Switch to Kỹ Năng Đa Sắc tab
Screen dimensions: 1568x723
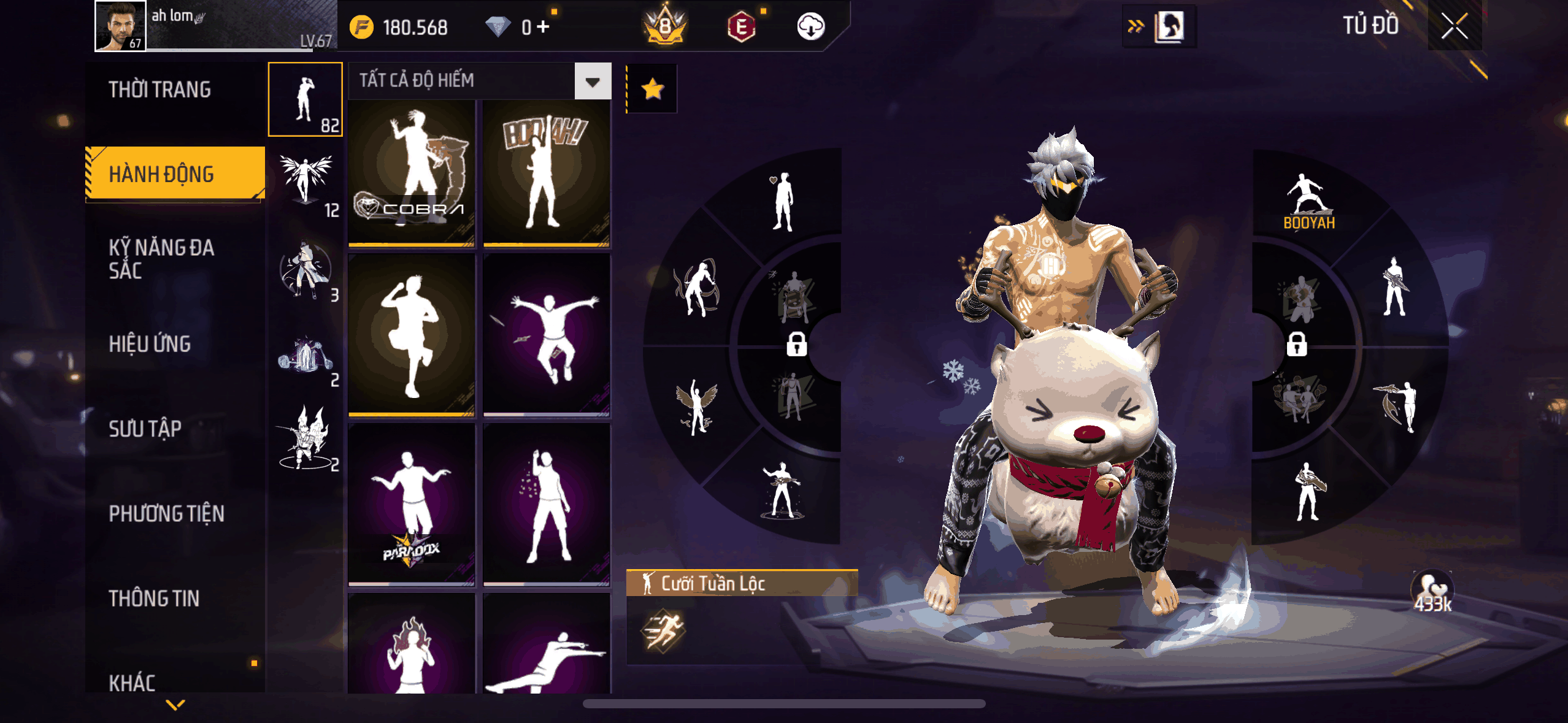[161, 259]
